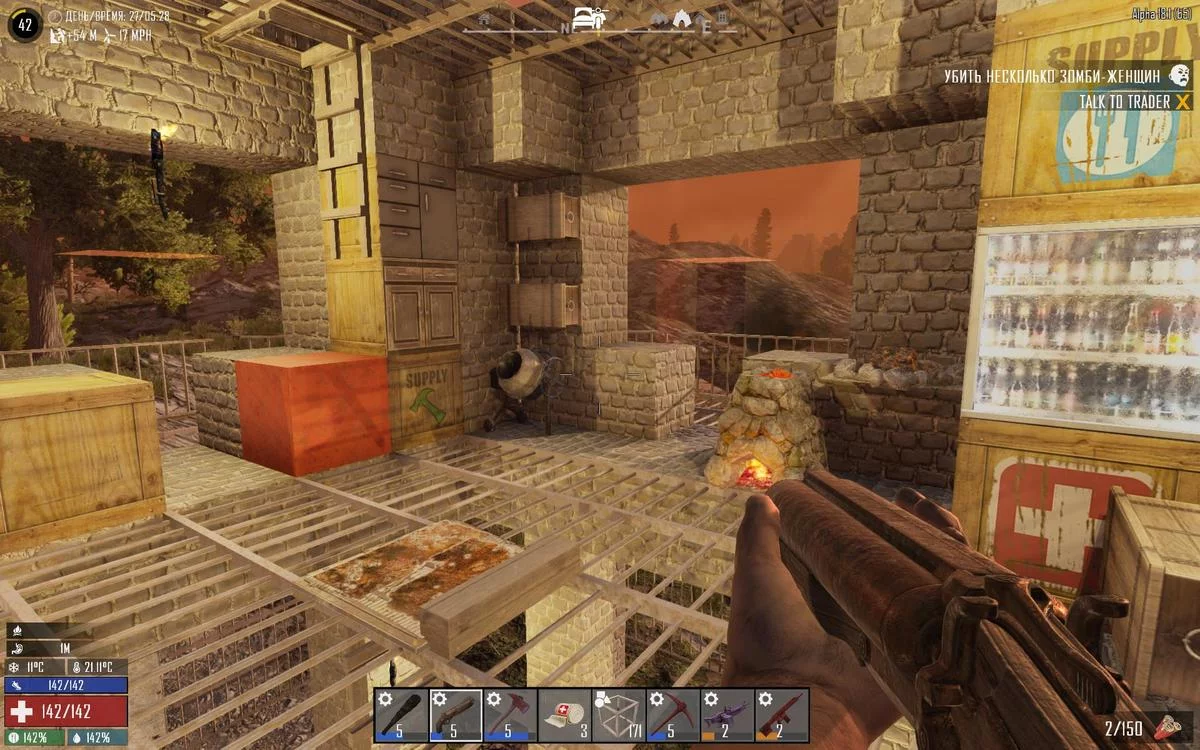Choose the fire axe in the hotbar
1200x750 pixels.
(x=510, y=715)
